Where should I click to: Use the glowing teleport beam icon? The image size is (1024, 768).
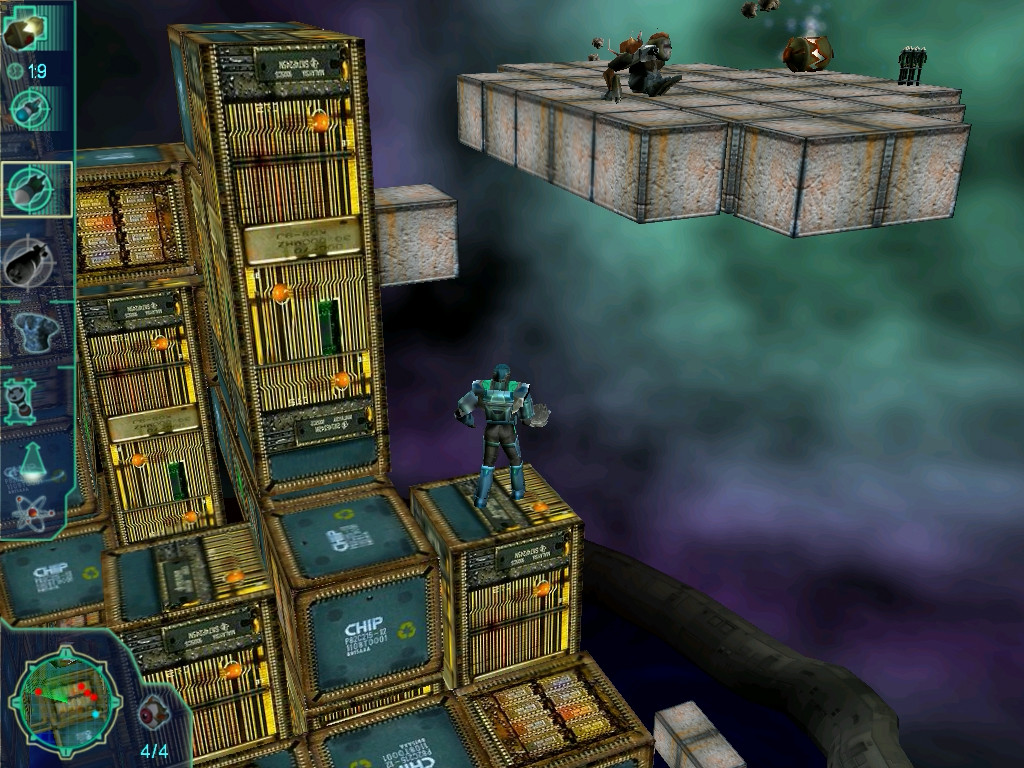point(34,461)
